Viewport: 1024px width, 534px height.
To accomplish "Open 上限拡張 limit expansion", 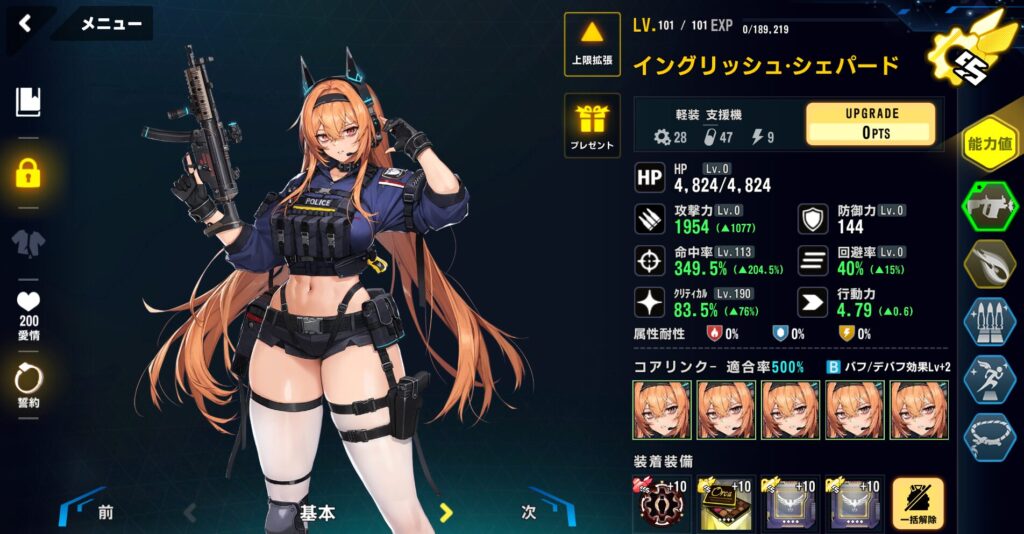I will point(593,45).
